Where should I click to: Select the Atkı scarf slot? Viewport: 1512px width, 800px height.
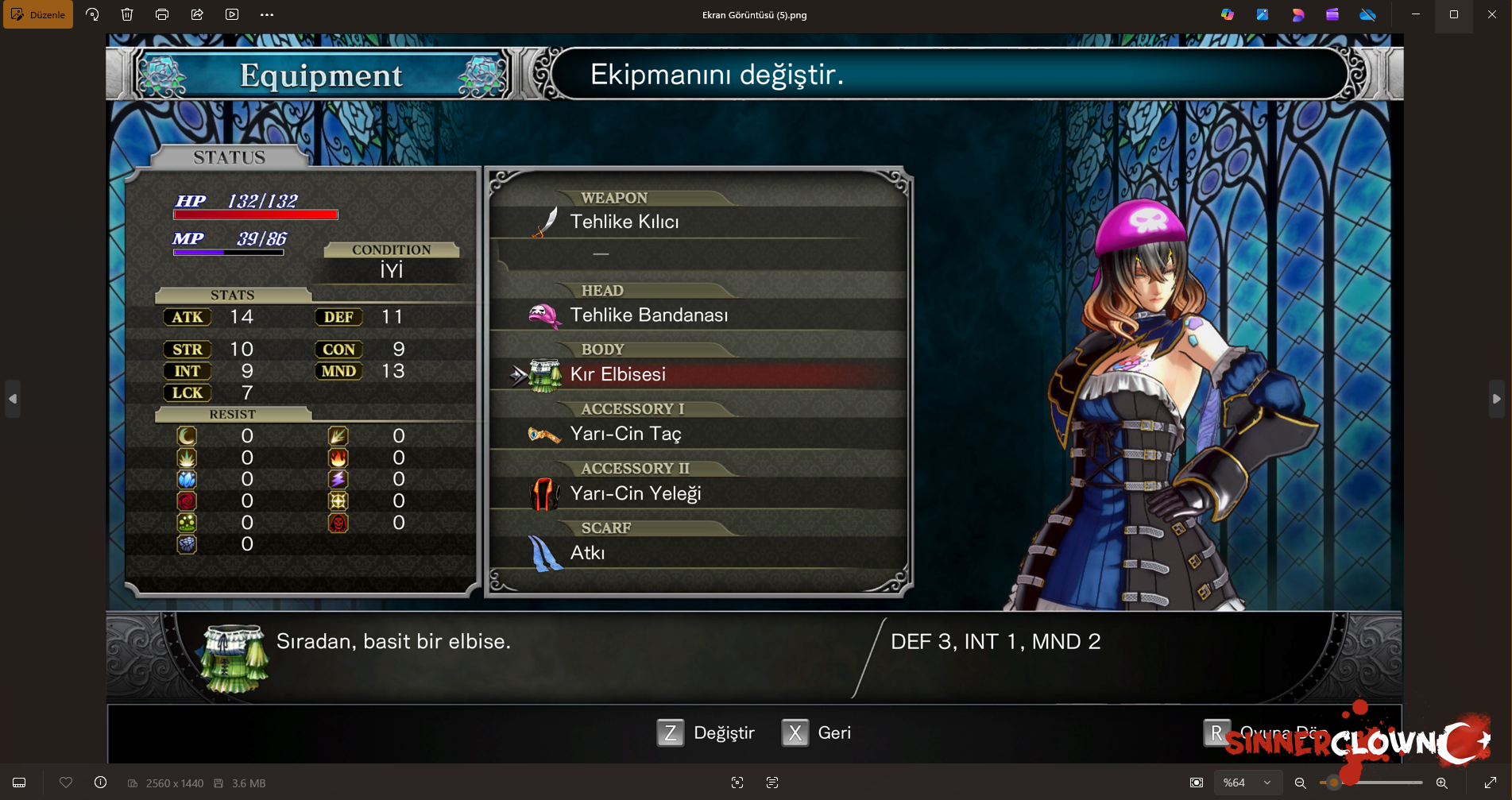click(587, 553)
